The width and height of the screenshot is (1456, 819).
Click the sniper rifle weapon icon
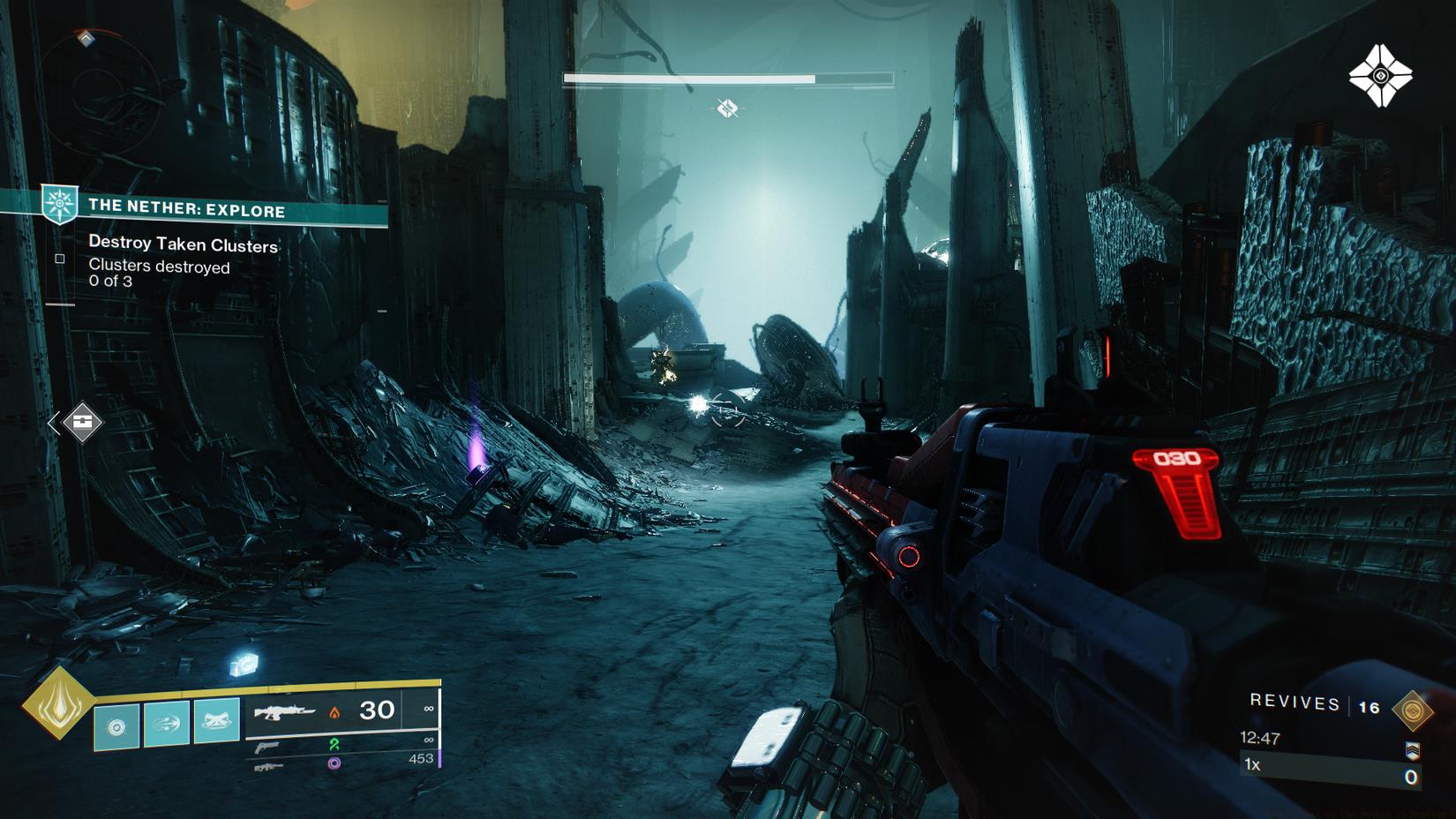coord(269,767)
